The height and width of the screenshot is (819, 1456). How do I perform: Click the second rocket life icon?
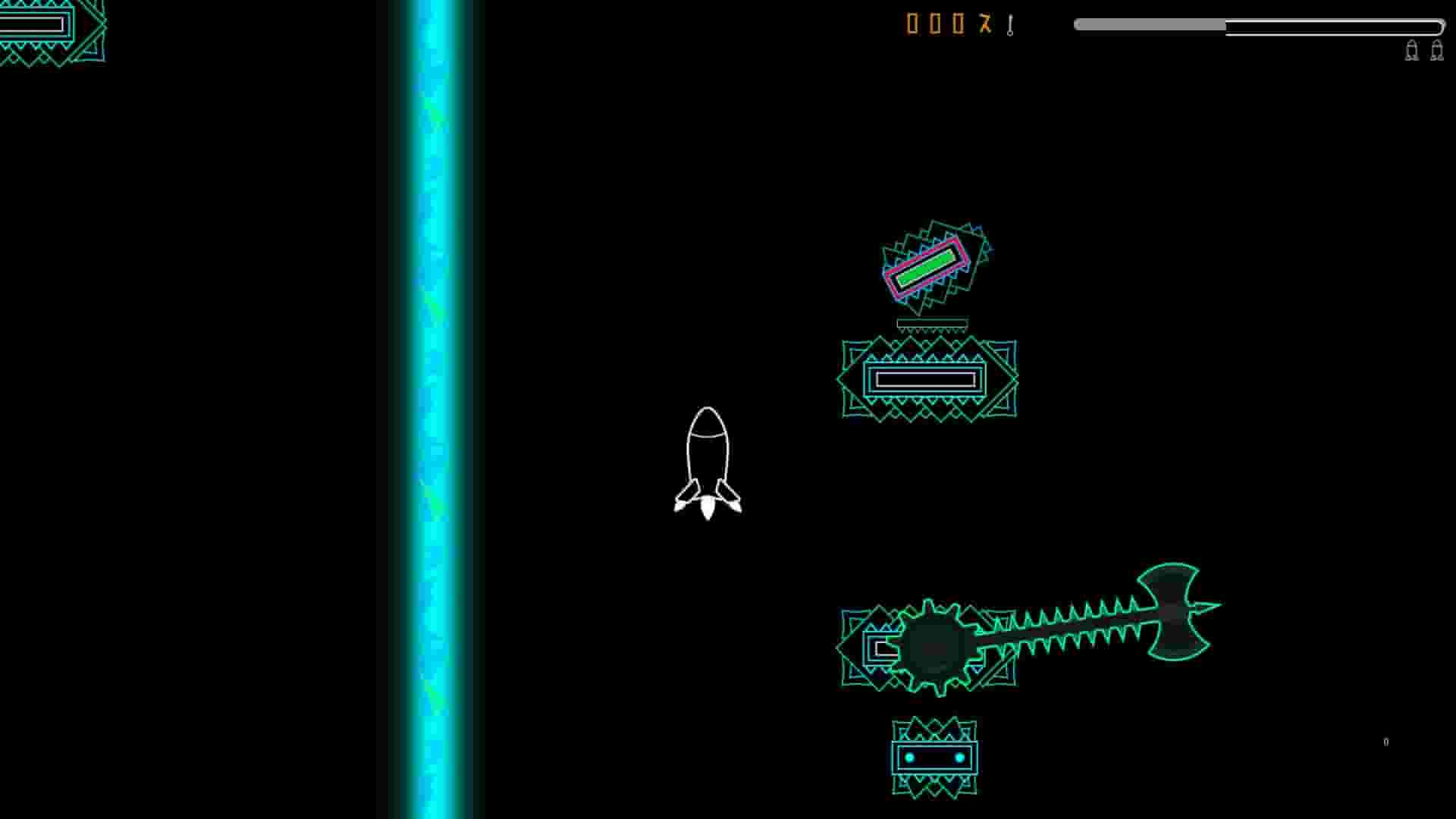pyautogui.click(x=1437, y=52)
